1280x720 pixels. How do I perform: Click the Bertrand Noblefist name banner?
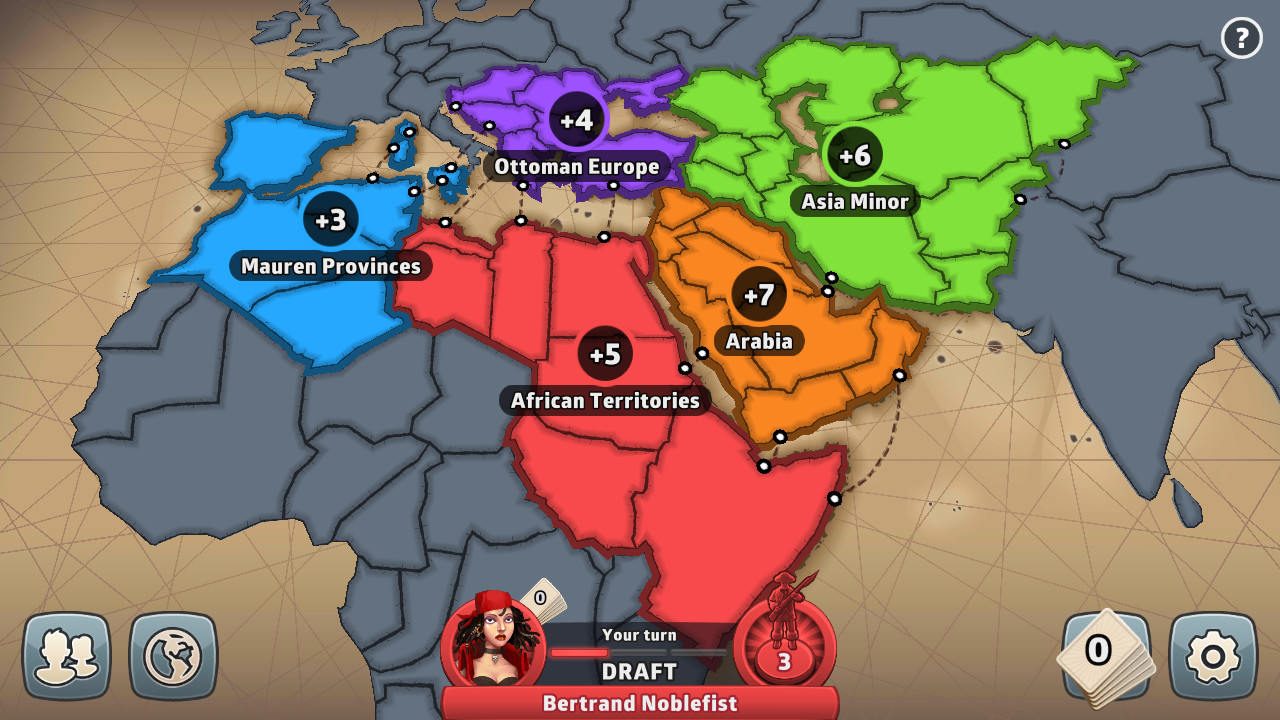pos(639,703)
